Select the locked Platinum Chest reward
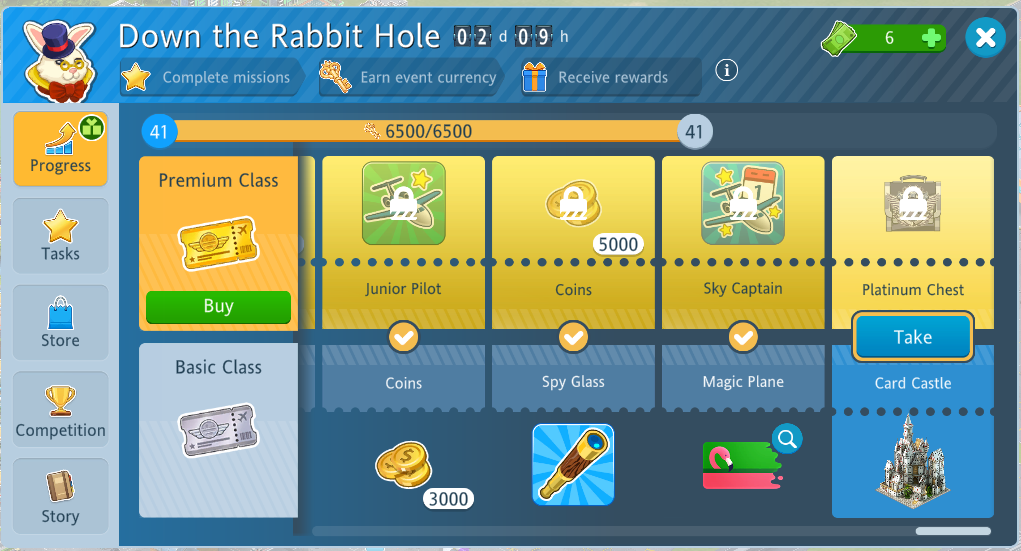 click(912, 204)
